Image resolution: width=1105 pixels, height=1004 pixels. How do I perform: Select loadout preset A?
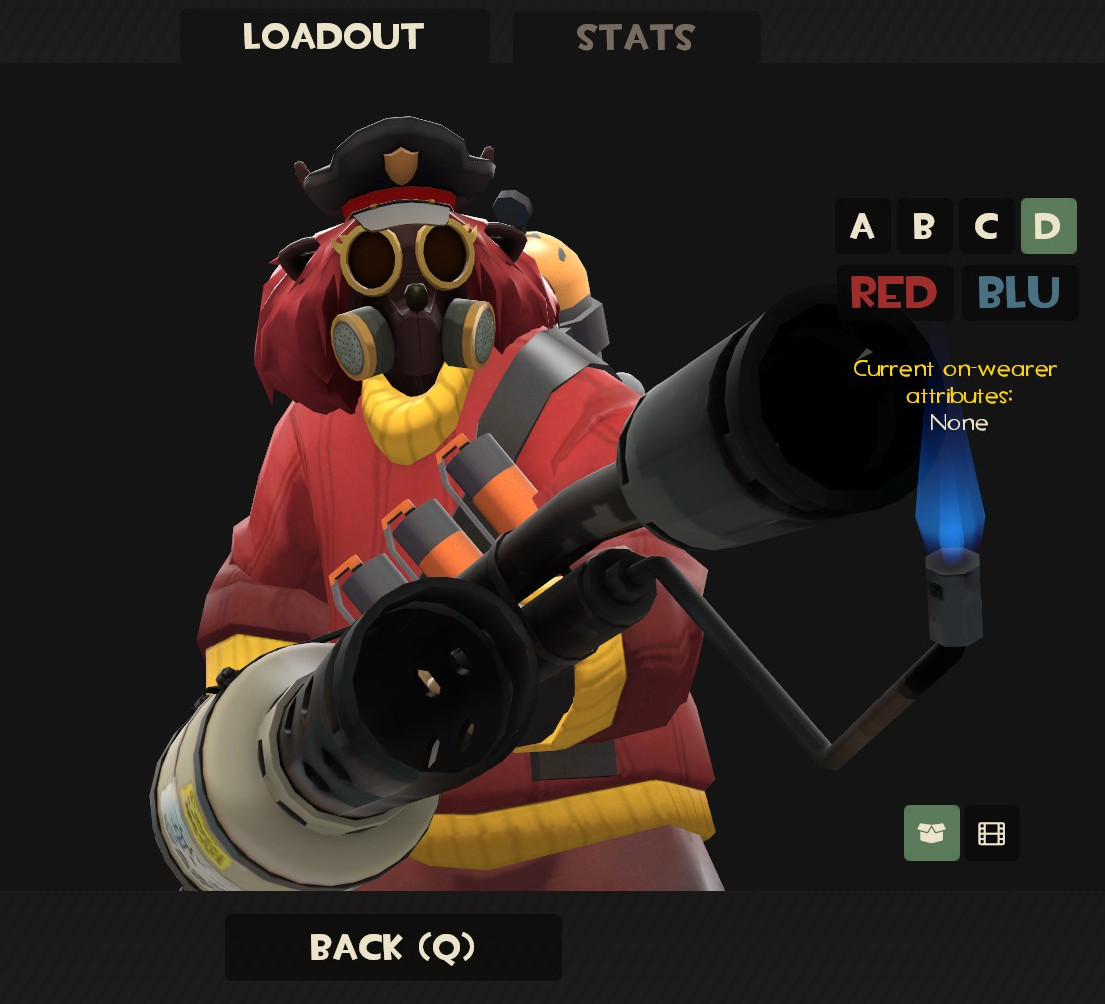(x=862, y=226)
